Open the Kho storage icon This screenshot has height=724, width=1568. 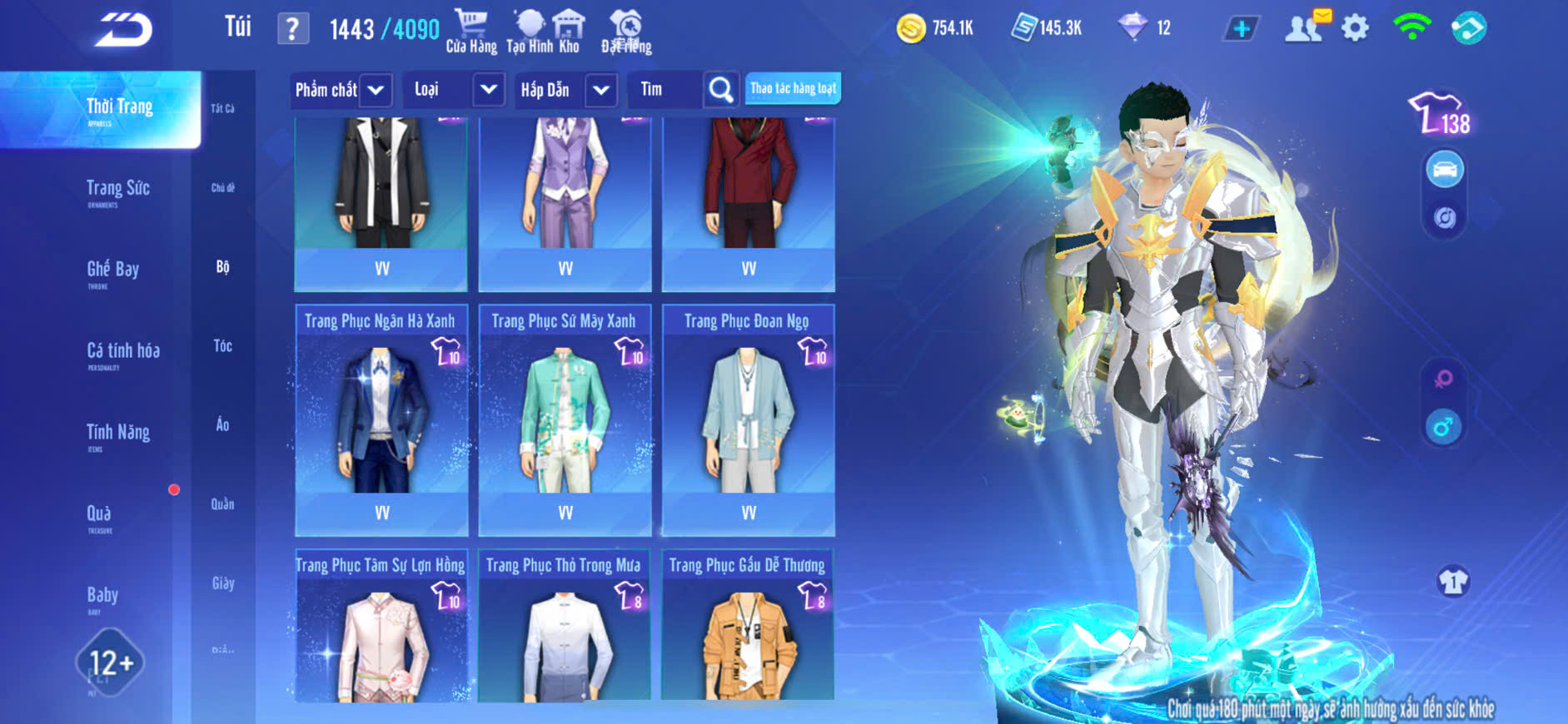click(569, 32)
